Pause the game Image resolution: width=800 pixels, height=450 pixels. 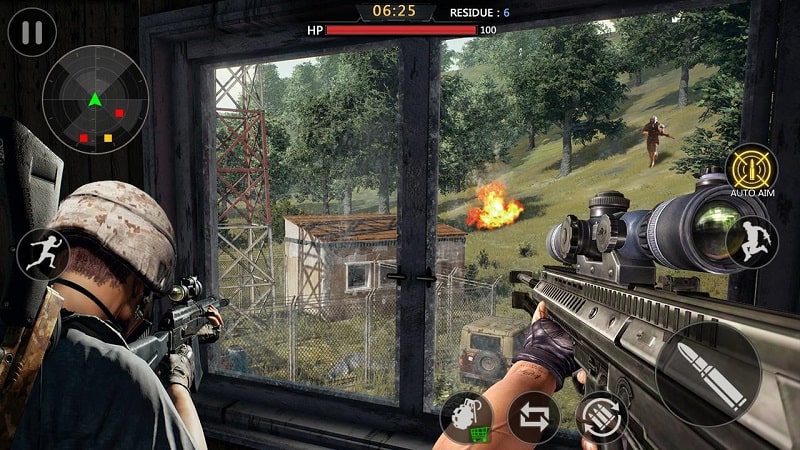32,31
